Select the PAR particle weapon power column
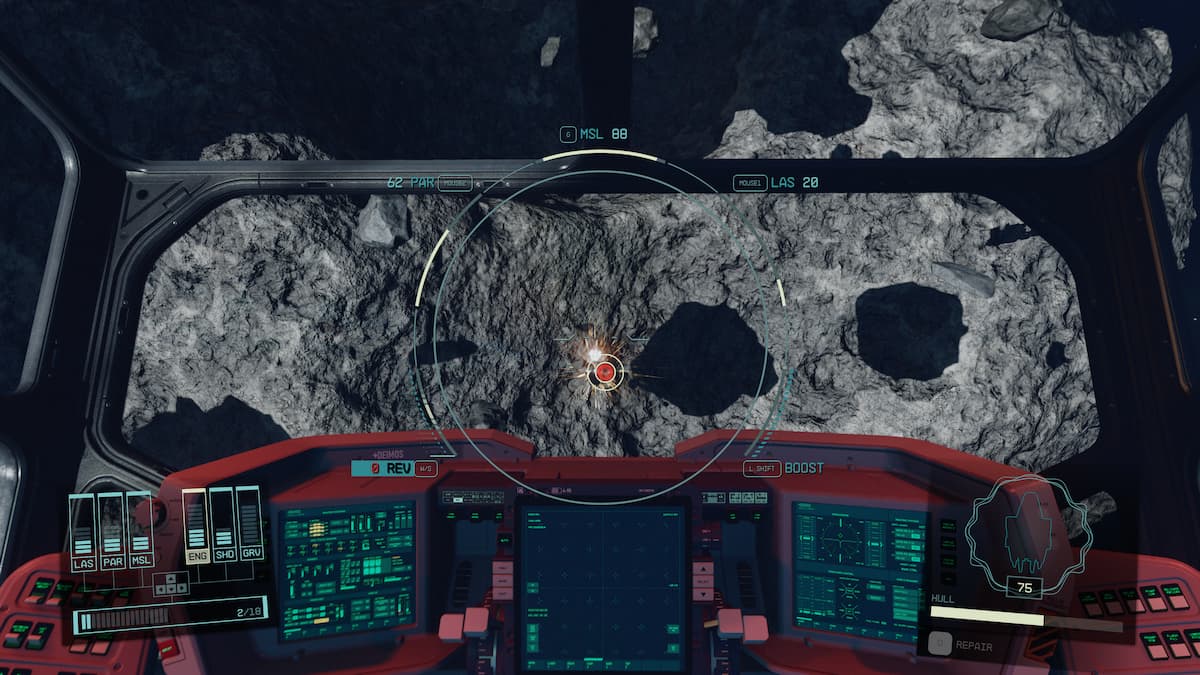Screen dimensions: 1200x675 coord(111,531)
